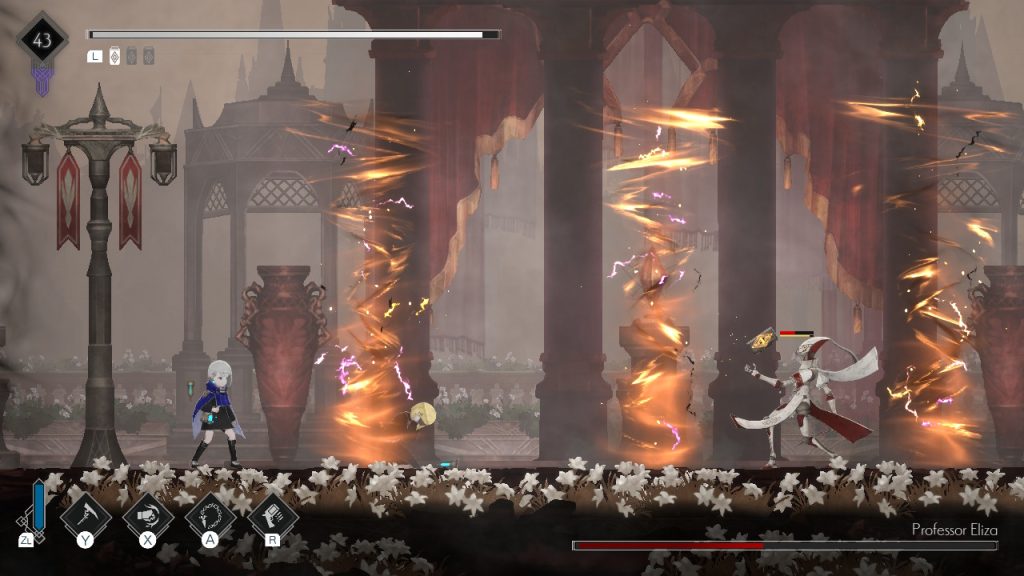The width and height of the screenshot is (1024, 576).
Task: Activate the scythe attack skill
Action: pos(85,515)
